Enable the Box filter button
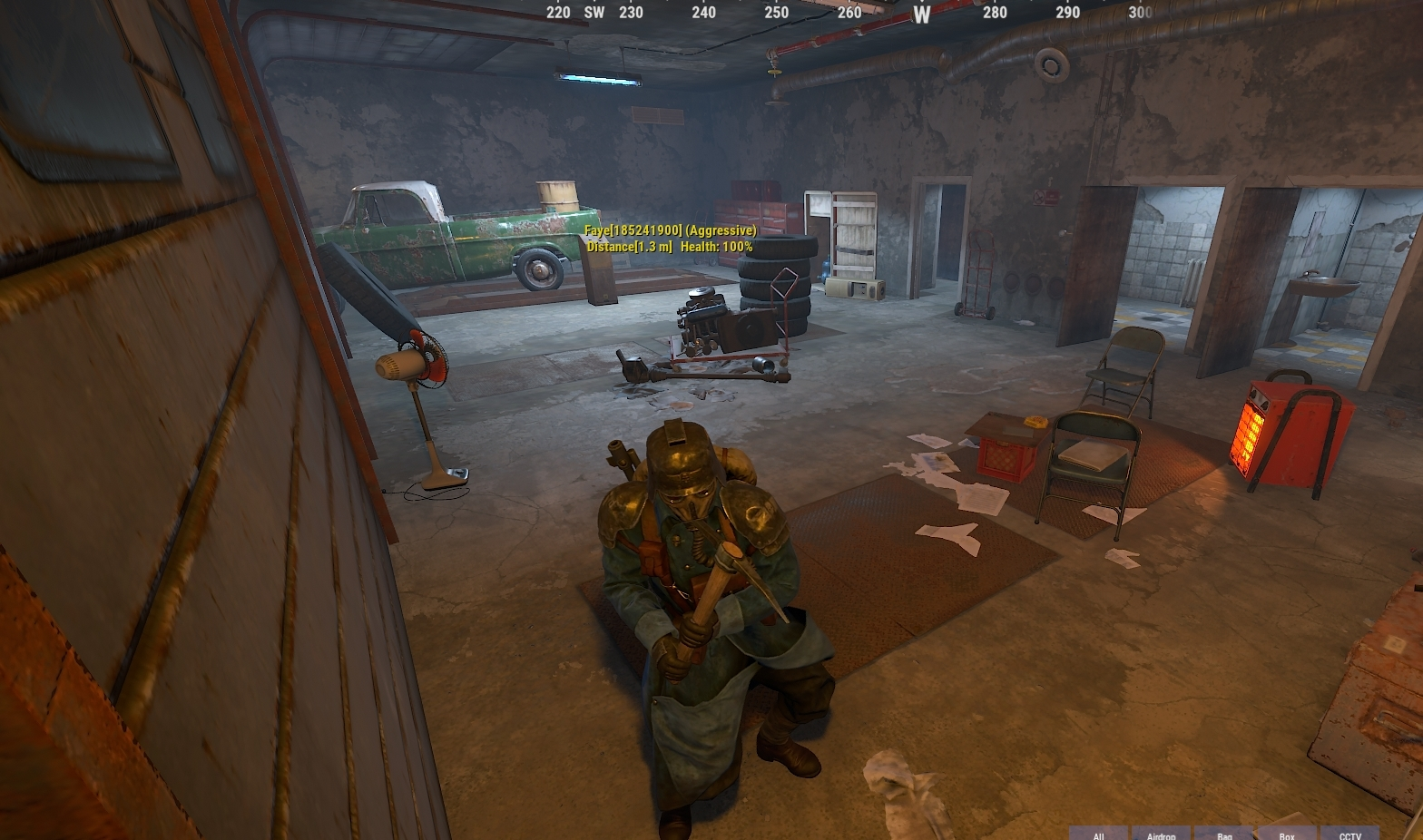This screenshot has width=1423, height=840. (x=1287, y=834)
